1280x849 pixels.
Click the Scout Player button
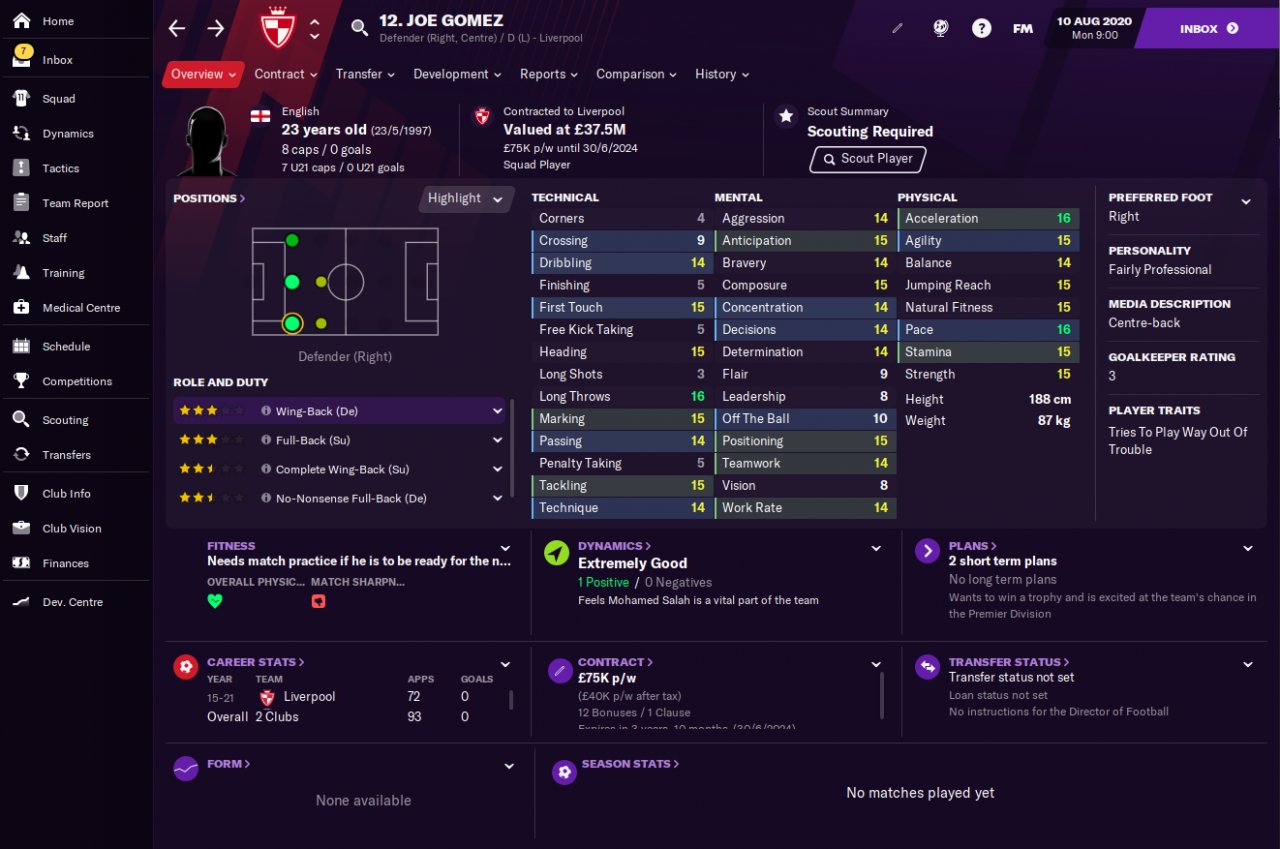[x=867, y=159]
